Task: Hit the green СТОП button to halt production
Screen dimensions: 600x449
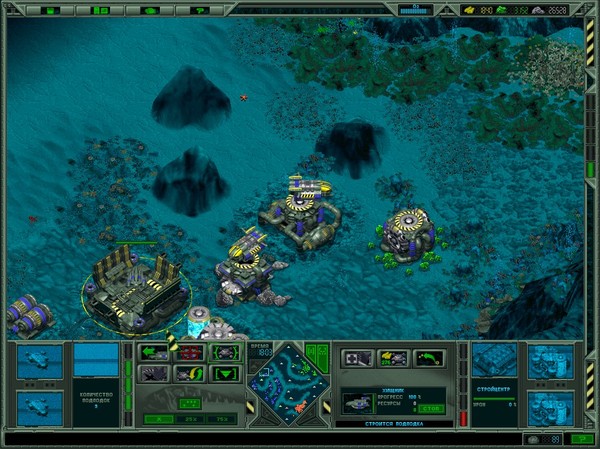Action: (431, 408)
